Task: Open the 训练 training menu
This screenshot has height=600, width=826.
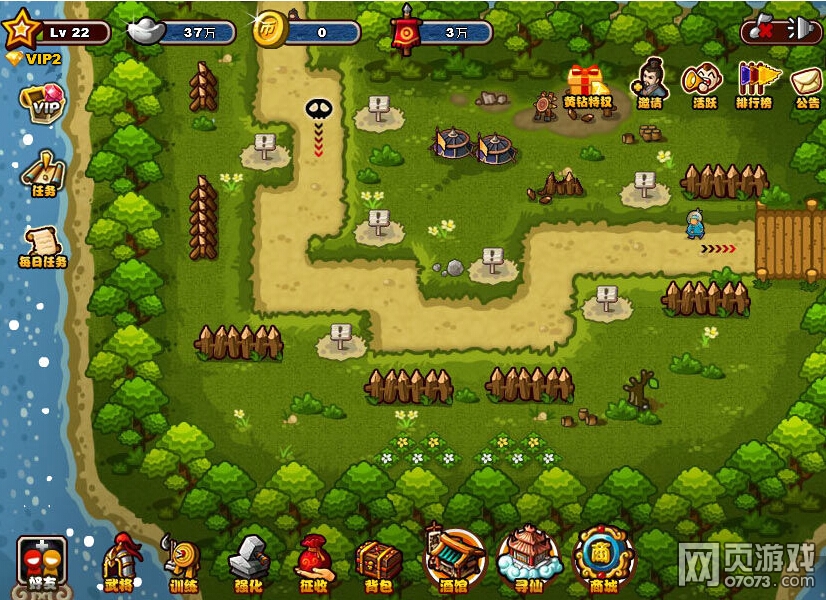Action: point(183,561)
